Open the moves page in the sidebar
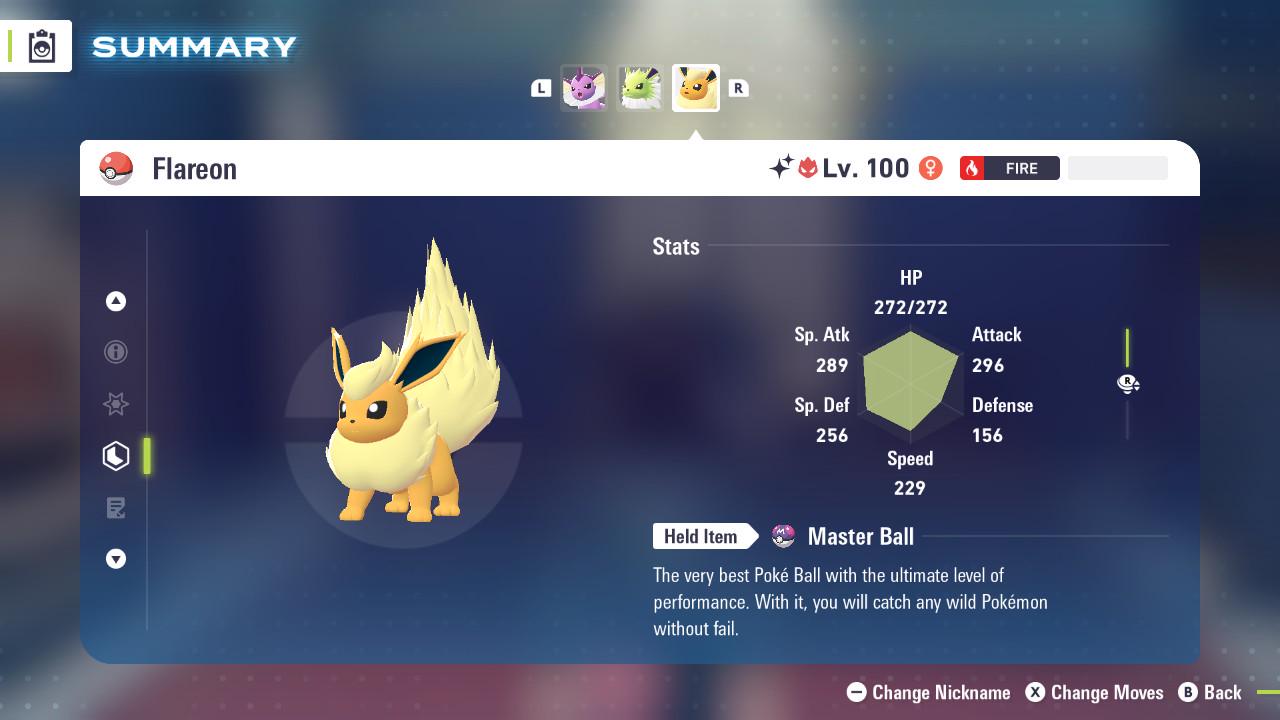 (x=115, y=507)
